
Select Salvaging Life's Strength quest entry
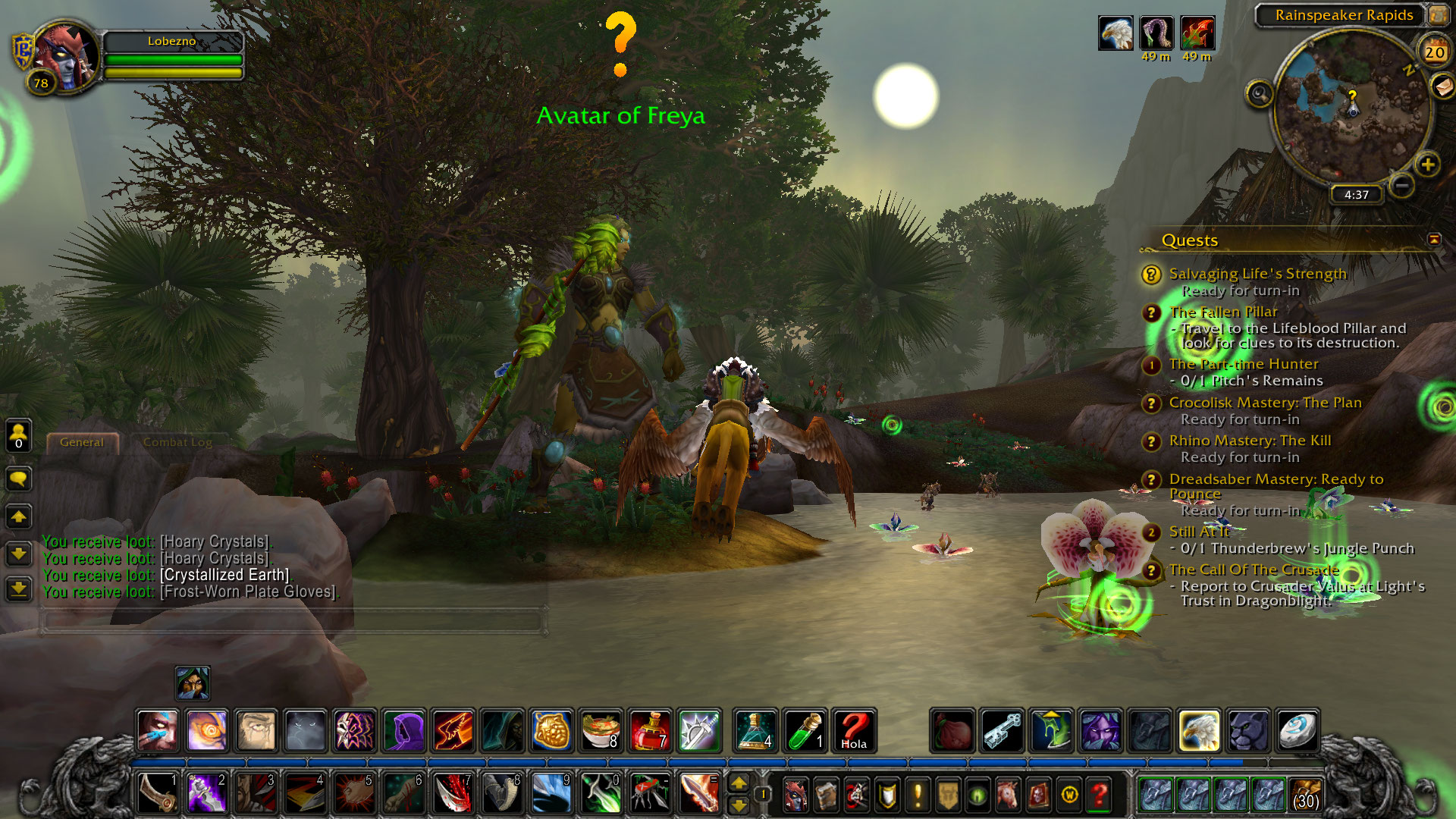click(1257, 274)
